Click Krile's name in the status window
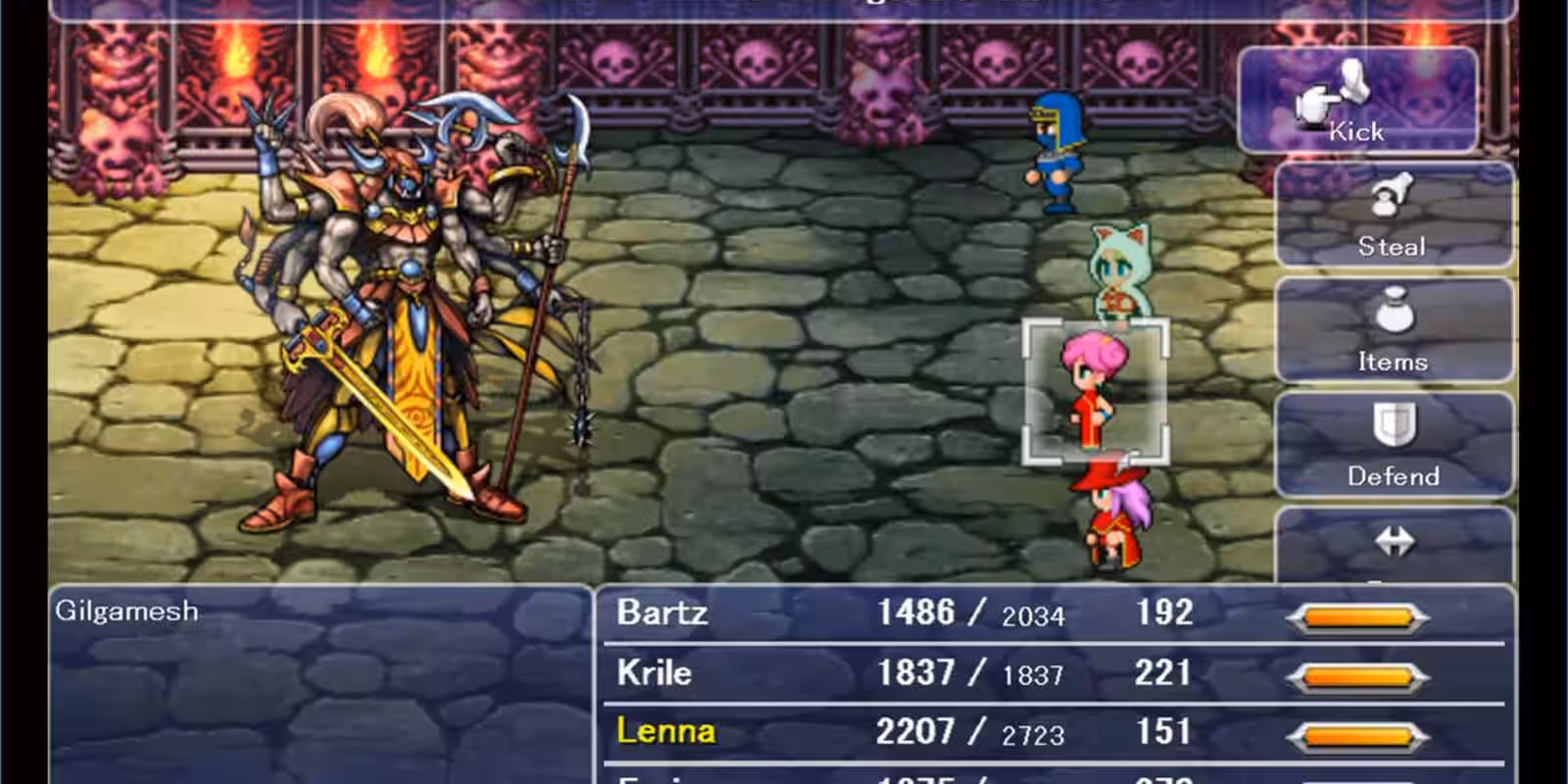The height and width of the screenshot is (784, 1568). [654, 672]
